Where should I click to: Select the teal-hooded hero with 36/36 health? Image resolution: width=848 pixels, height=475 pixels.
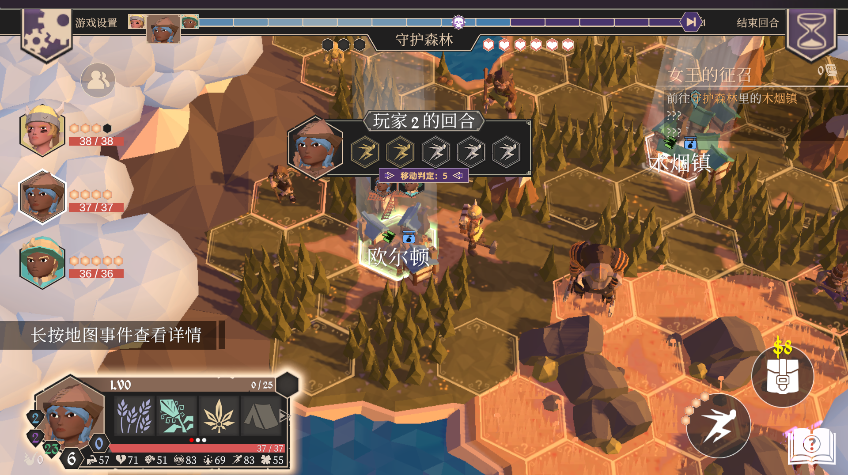point(42,262)
